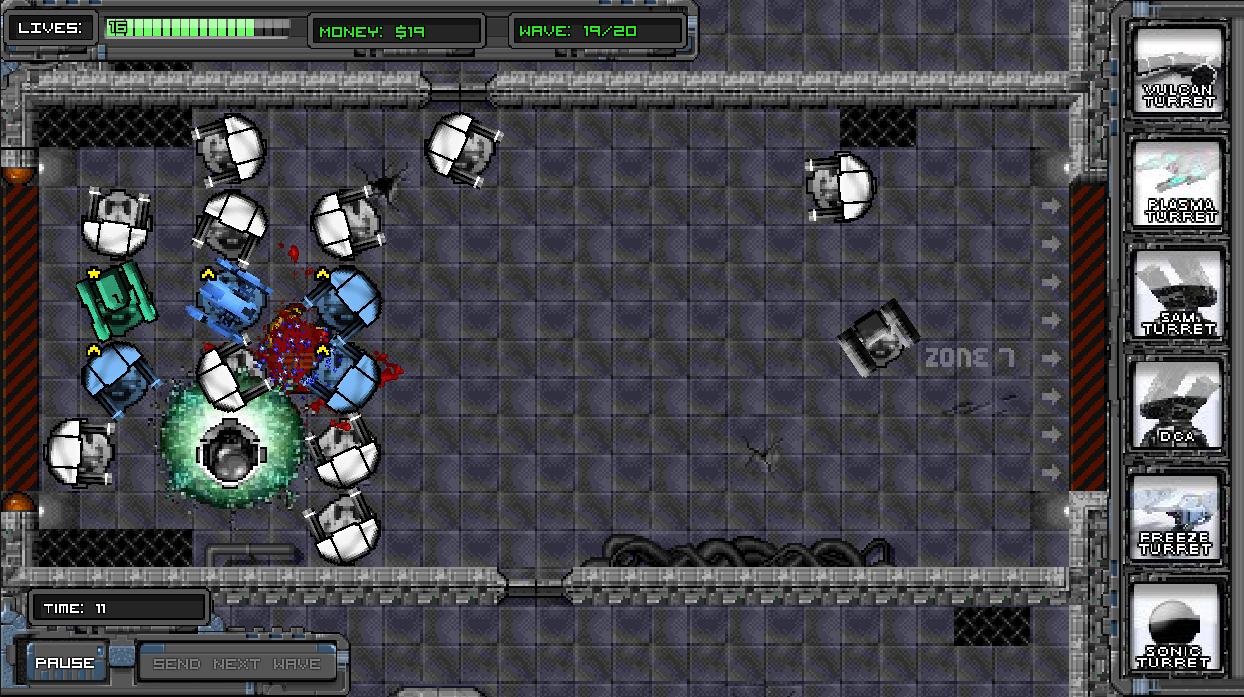Choose the Freeze Turret
This screenshot has width=1244, height=697.
[x=1179, y=517]
